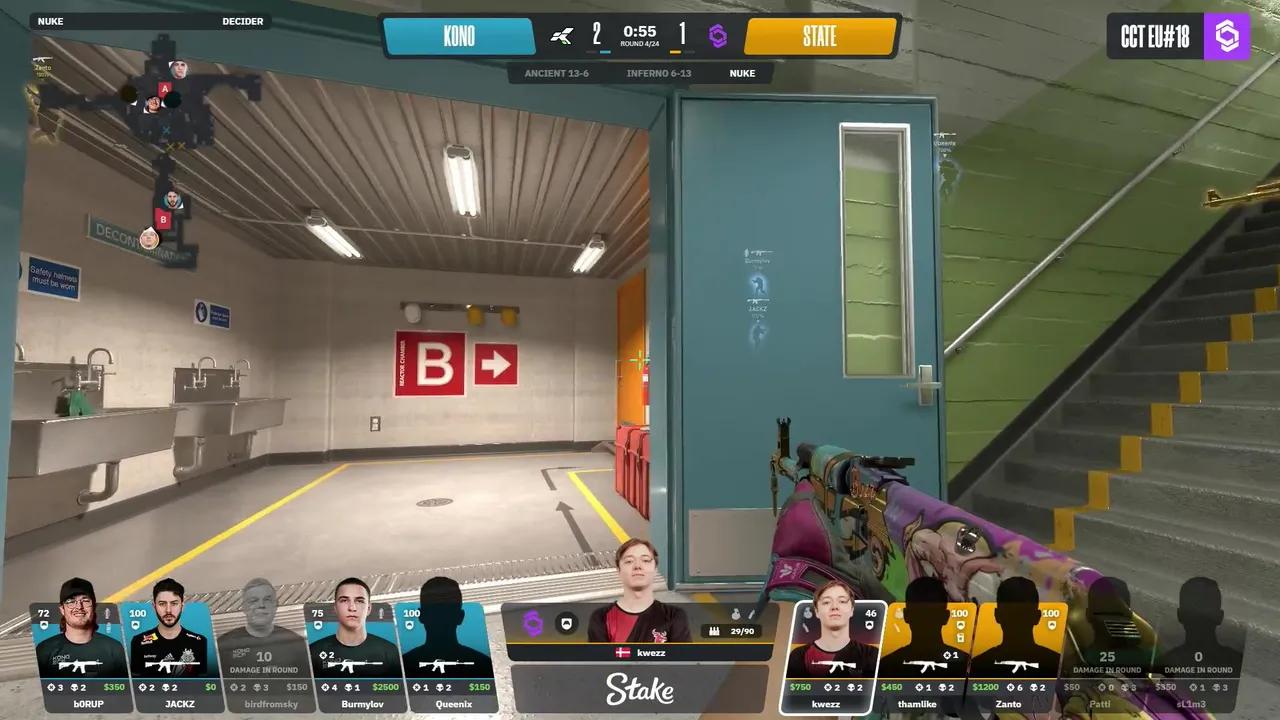Open the Stake sponsor banner
This screenshot has height=720, width=1280.
(x=640, y=689)
